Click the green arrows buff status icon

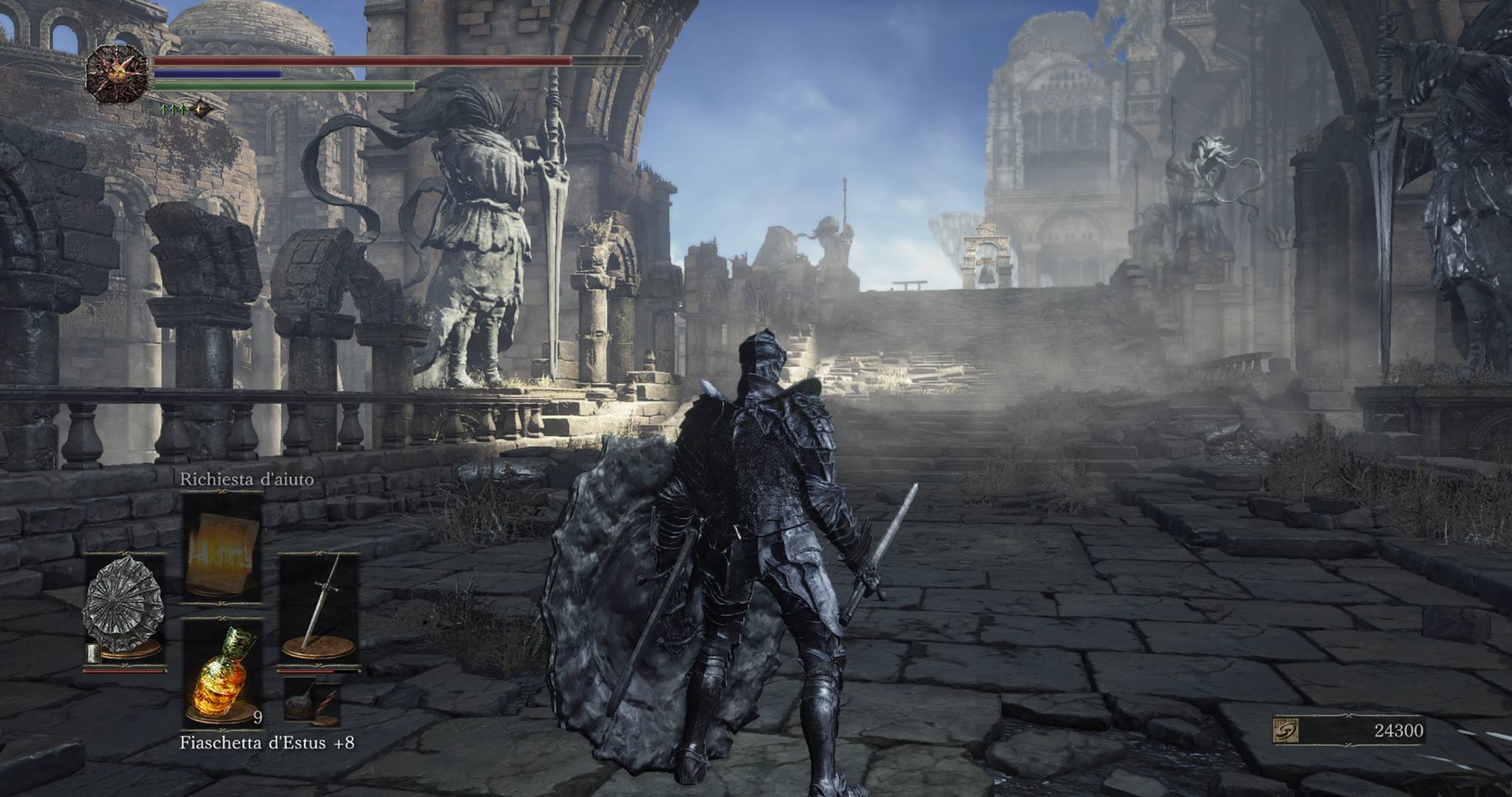(172, 109)
